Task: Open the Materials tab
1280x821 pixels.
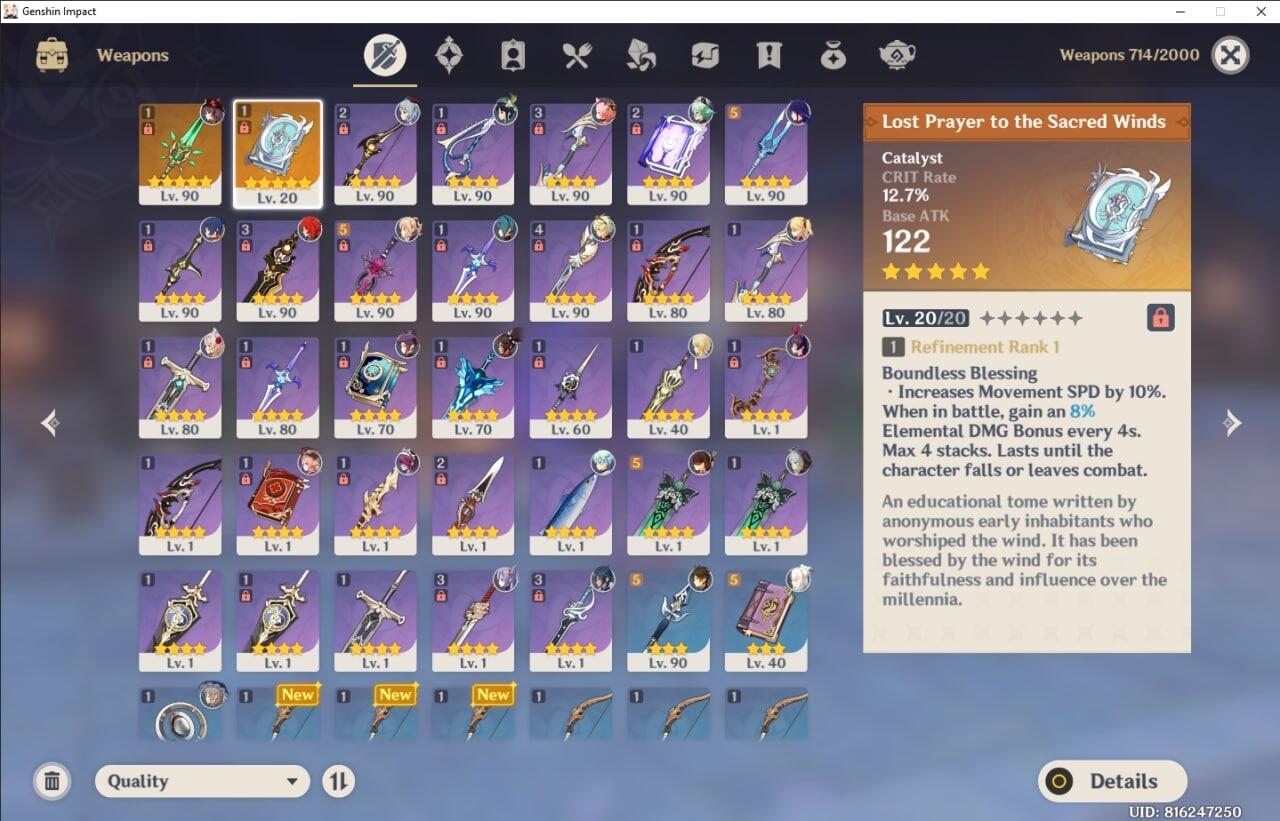Action: tap(641, 55)
